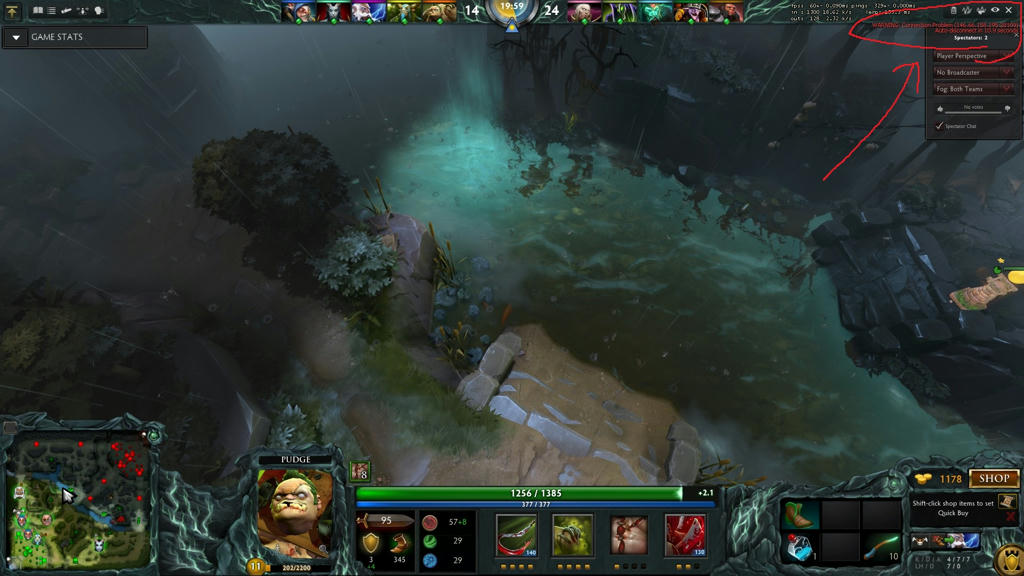The height and width of the screenshot is (576, 1024).
Task: Toggle Pudge's Rot ability
Action: 572,536
